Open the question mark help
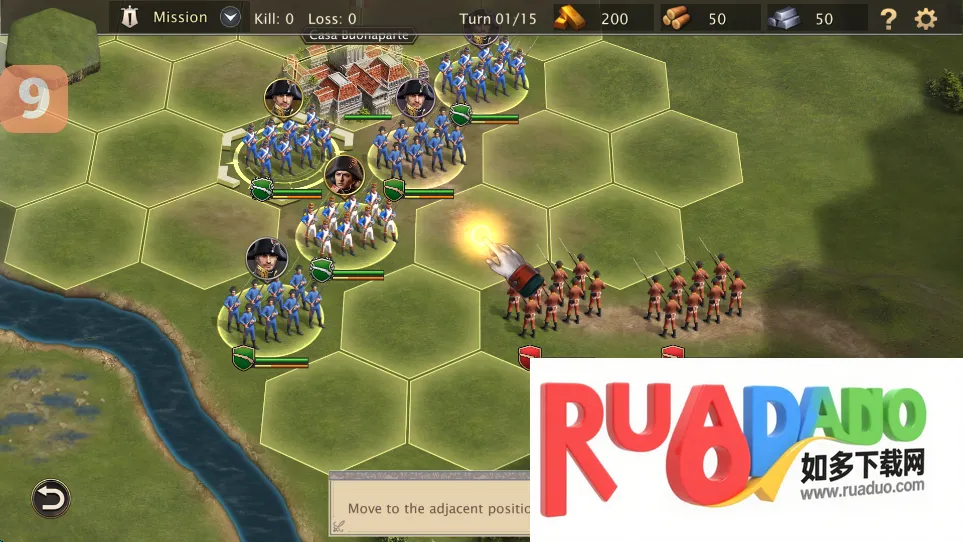 tap(888, 18)
